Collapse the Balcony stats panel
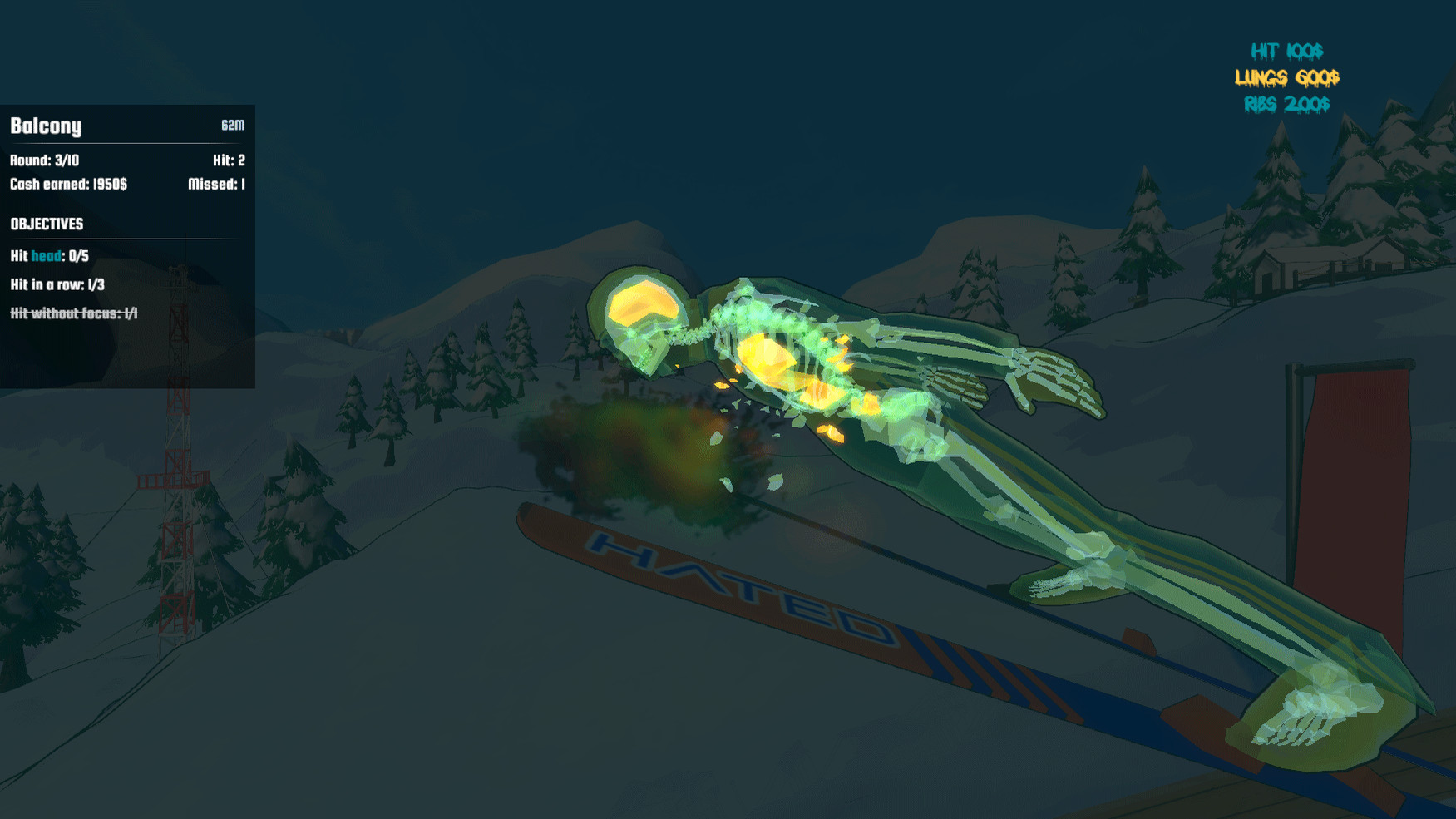The width and height of the screenshot is (1456, 819). pyautogui.click(x=46, y=126)
